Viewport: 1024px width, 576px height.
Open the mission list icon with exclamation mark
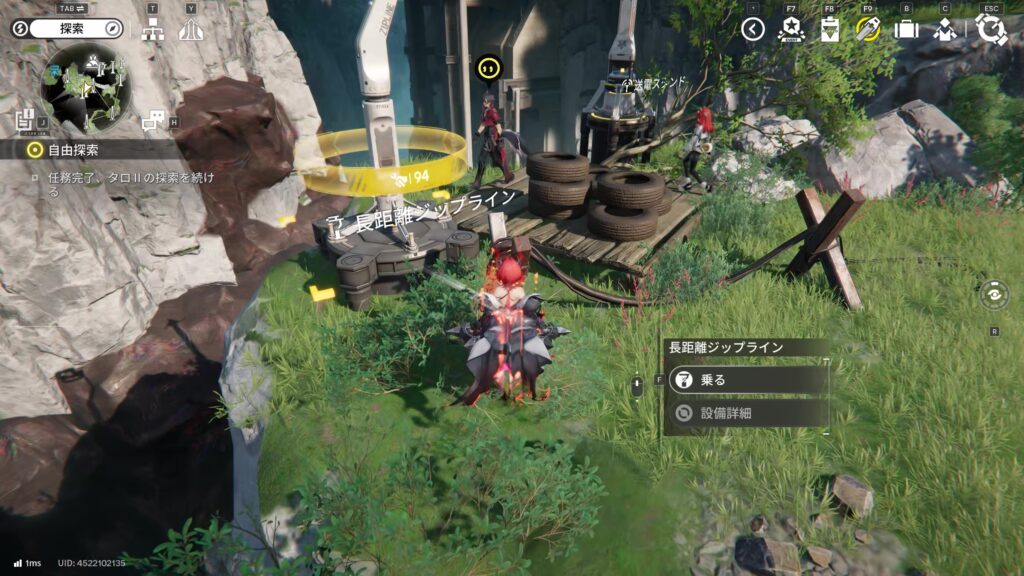pyautogui.click(x=27, y=120)
